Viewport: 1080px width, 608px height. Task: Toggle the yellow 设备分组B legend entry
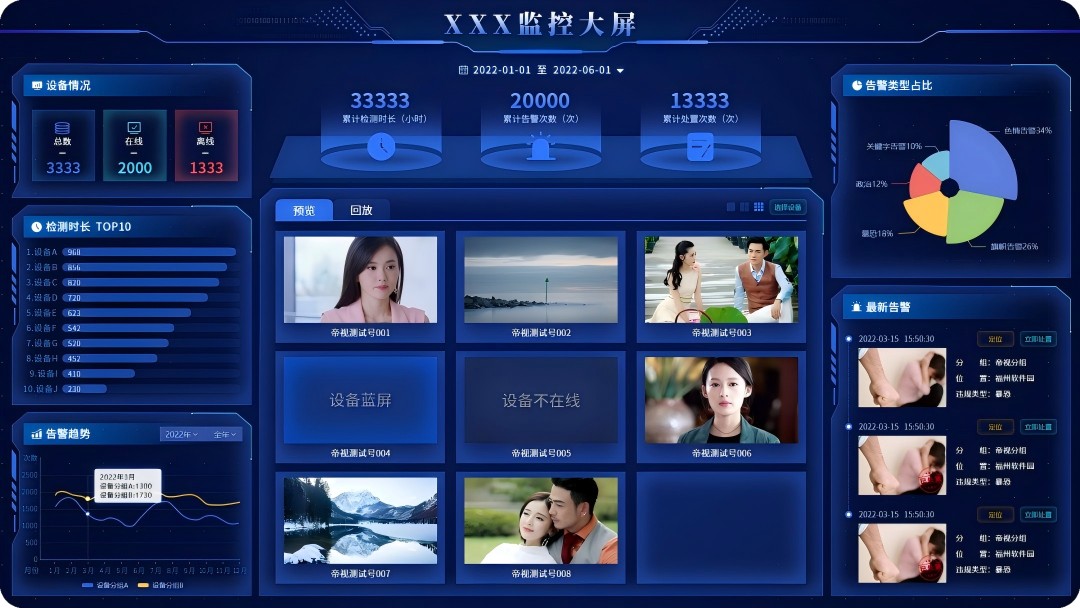pos(160,585)
